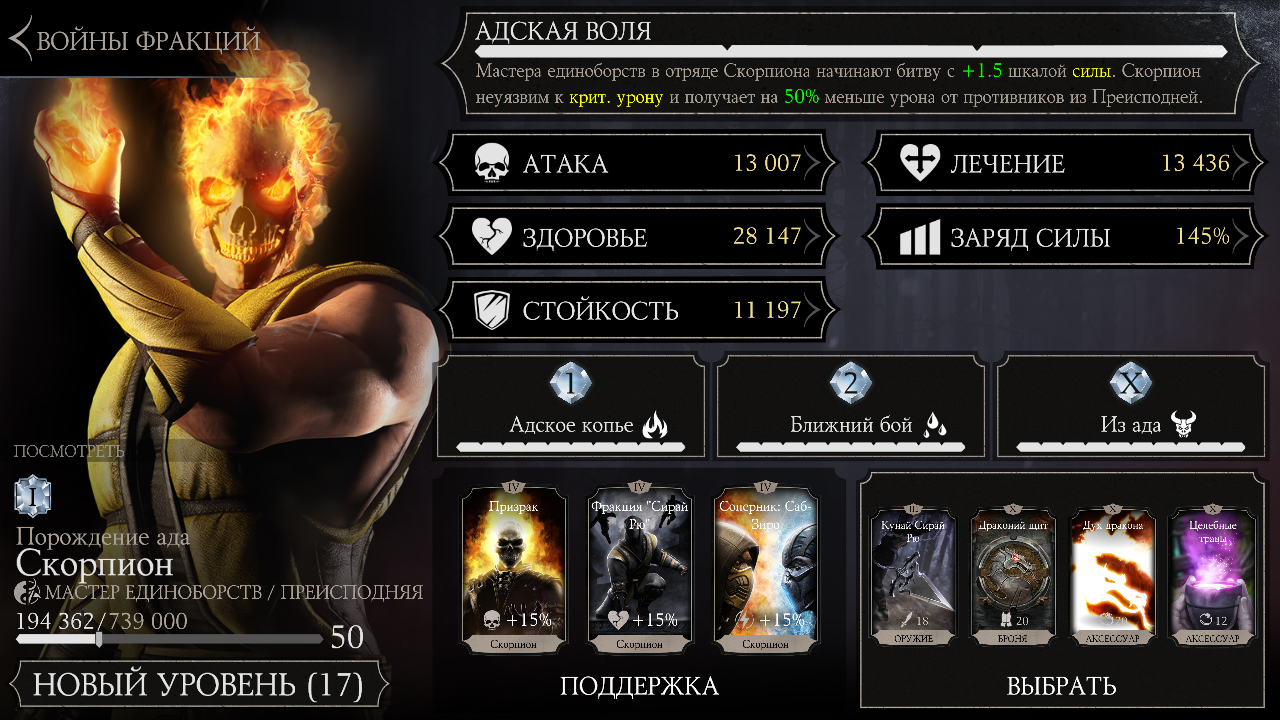Open the Стойкость stat panel

coord(637,311)
